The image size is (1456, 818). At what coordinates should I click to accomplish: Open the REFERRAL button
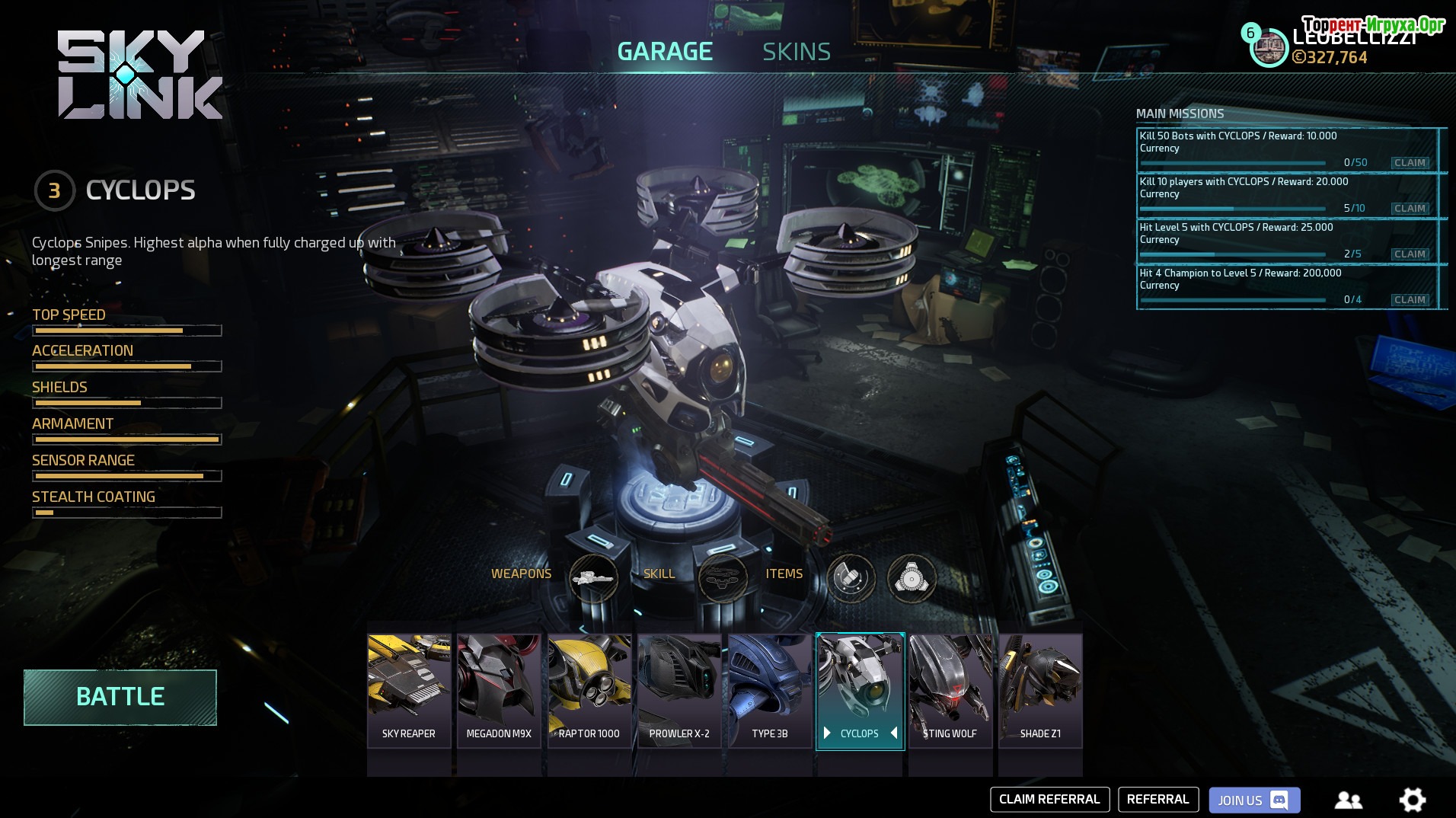pyautogui.click(x=1157, y=800)
